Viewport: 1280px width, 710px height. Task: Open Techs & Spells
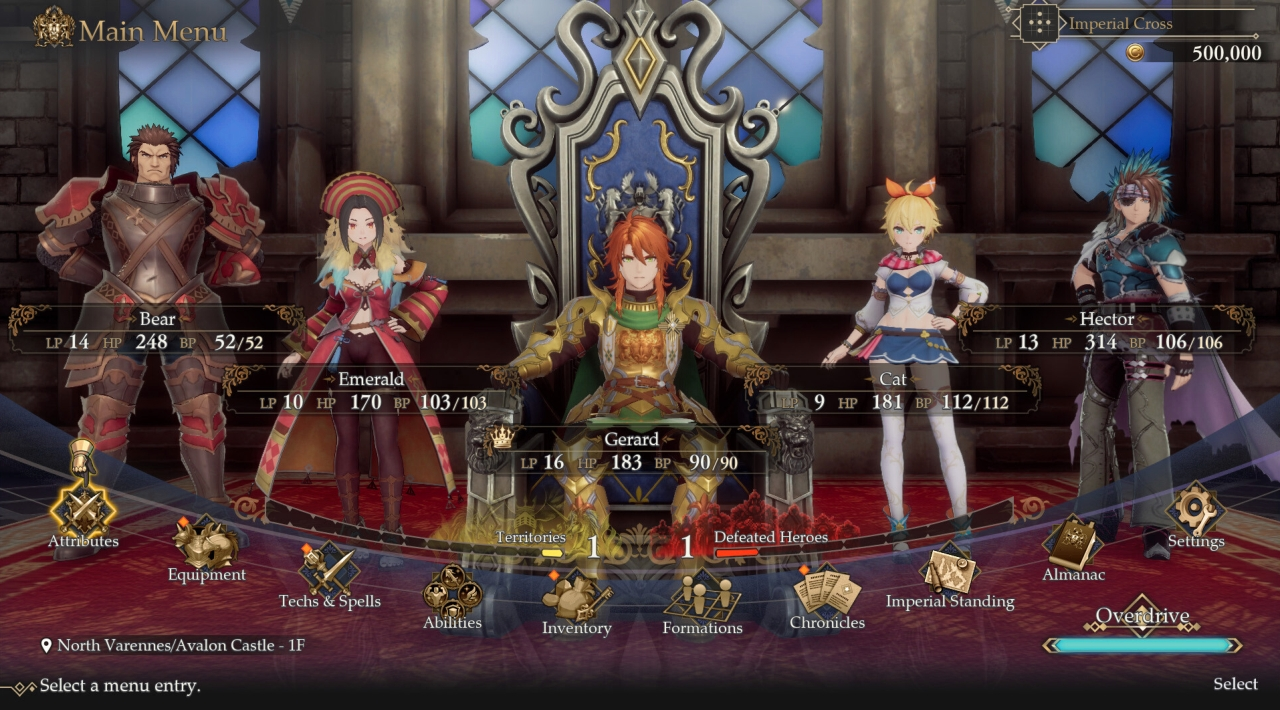pyautogui.click(x=329, y=570)
